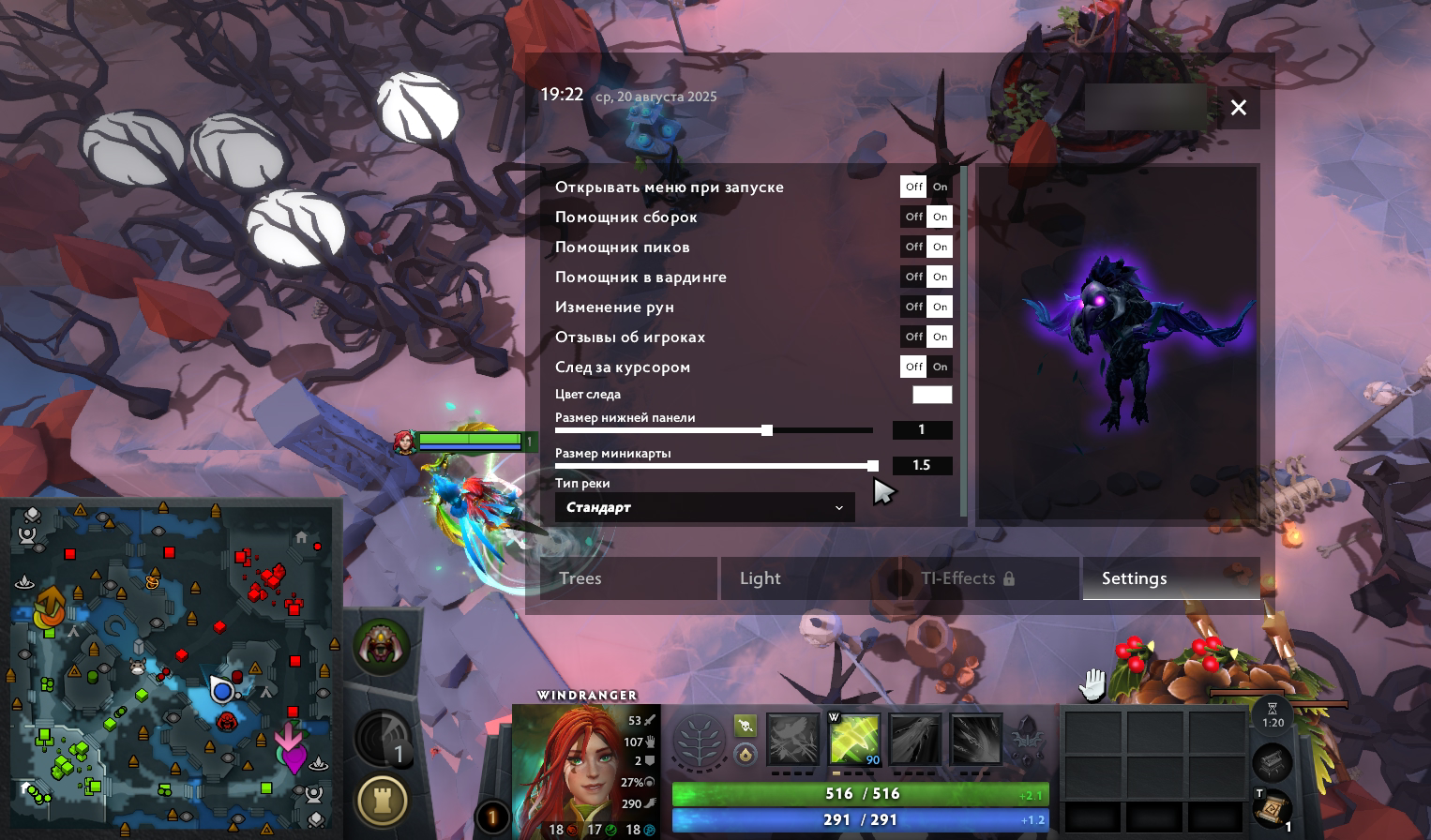The height and width of the screenshot is (840, 1431).
Task: Click the Focus Fire ultimate icon
Action: tap(977, 739)
